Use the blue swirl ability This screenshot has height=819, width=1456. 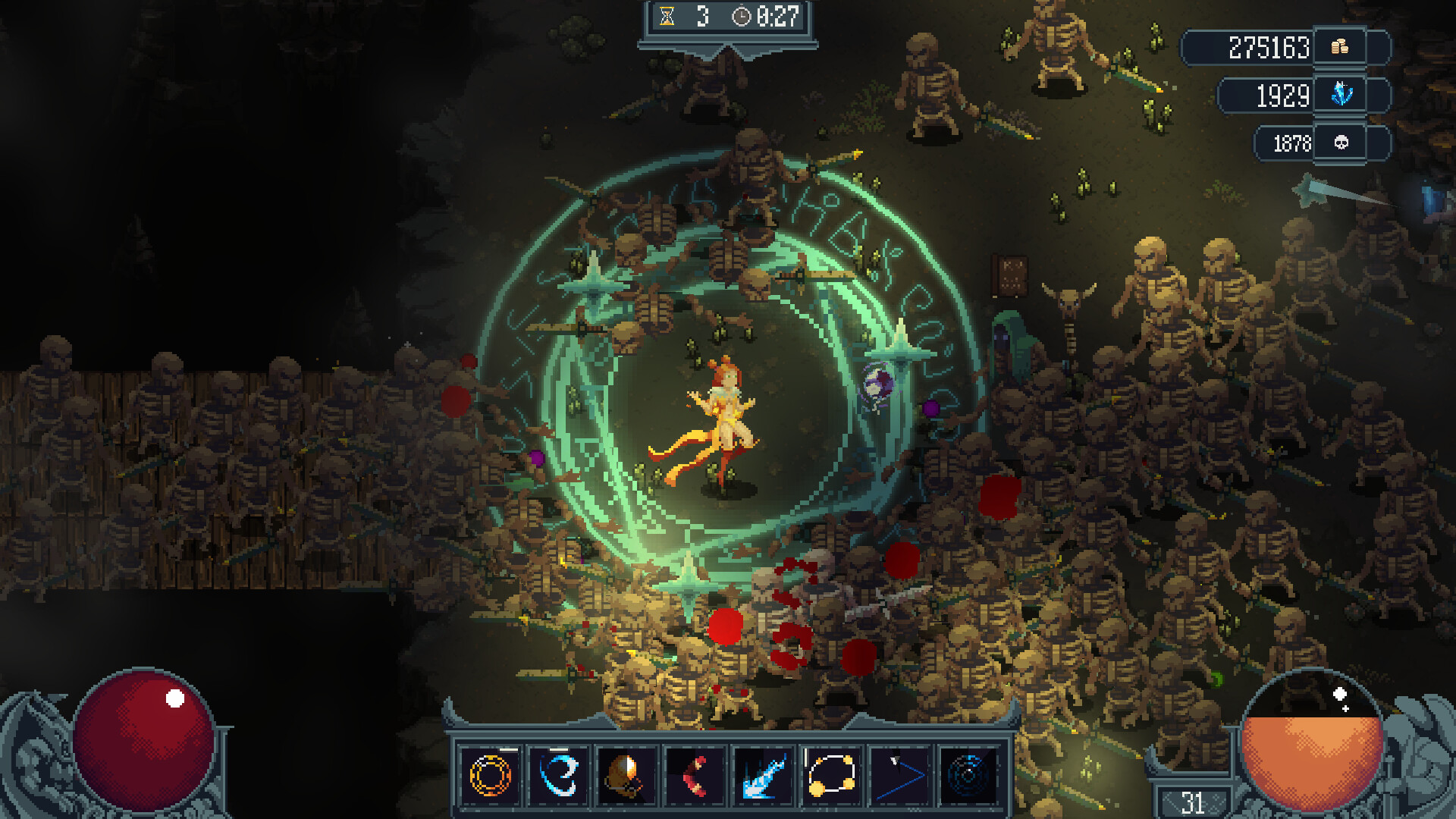559,776
